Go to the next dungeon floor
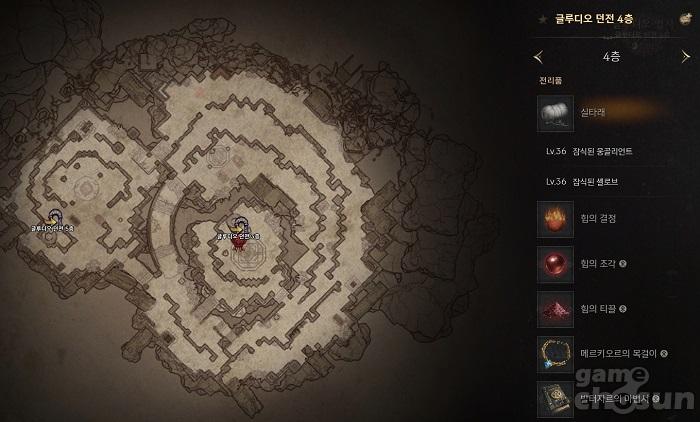The height and width of the screenshot is (422, 700). [x=685, y=57]
